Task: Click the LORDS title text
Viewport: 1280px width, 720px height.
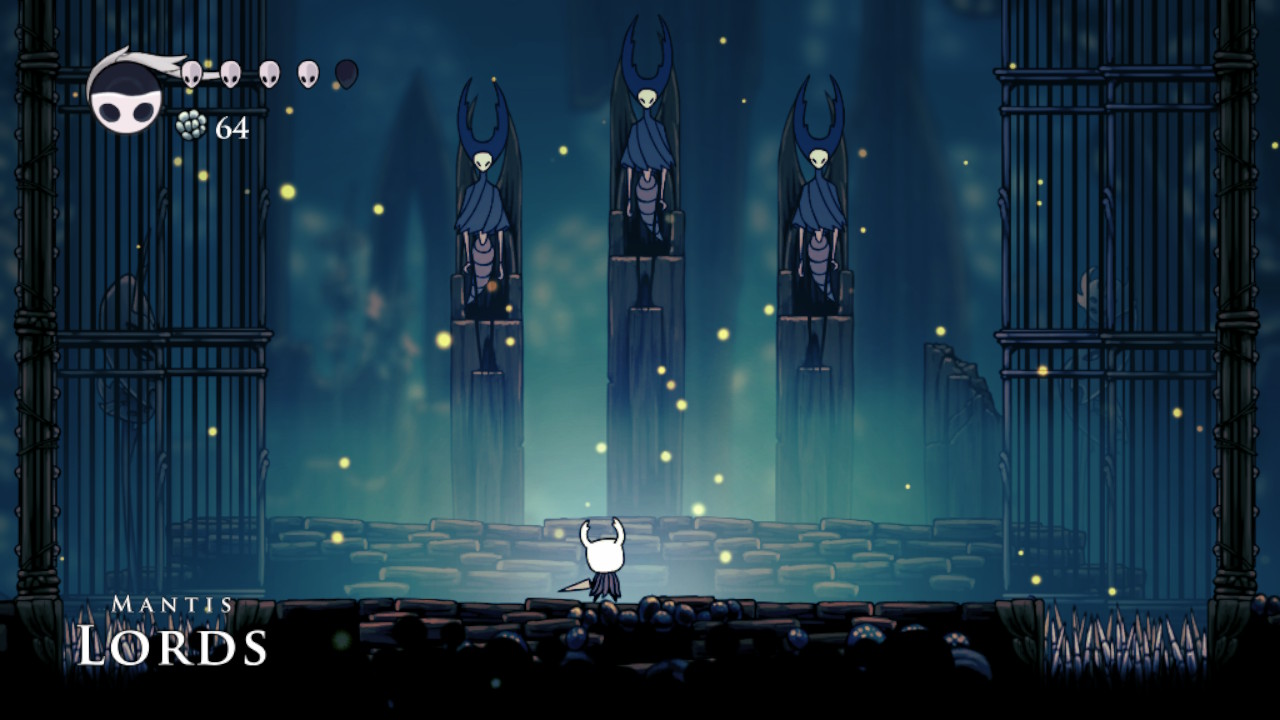Action: click(x=170, y=645)
